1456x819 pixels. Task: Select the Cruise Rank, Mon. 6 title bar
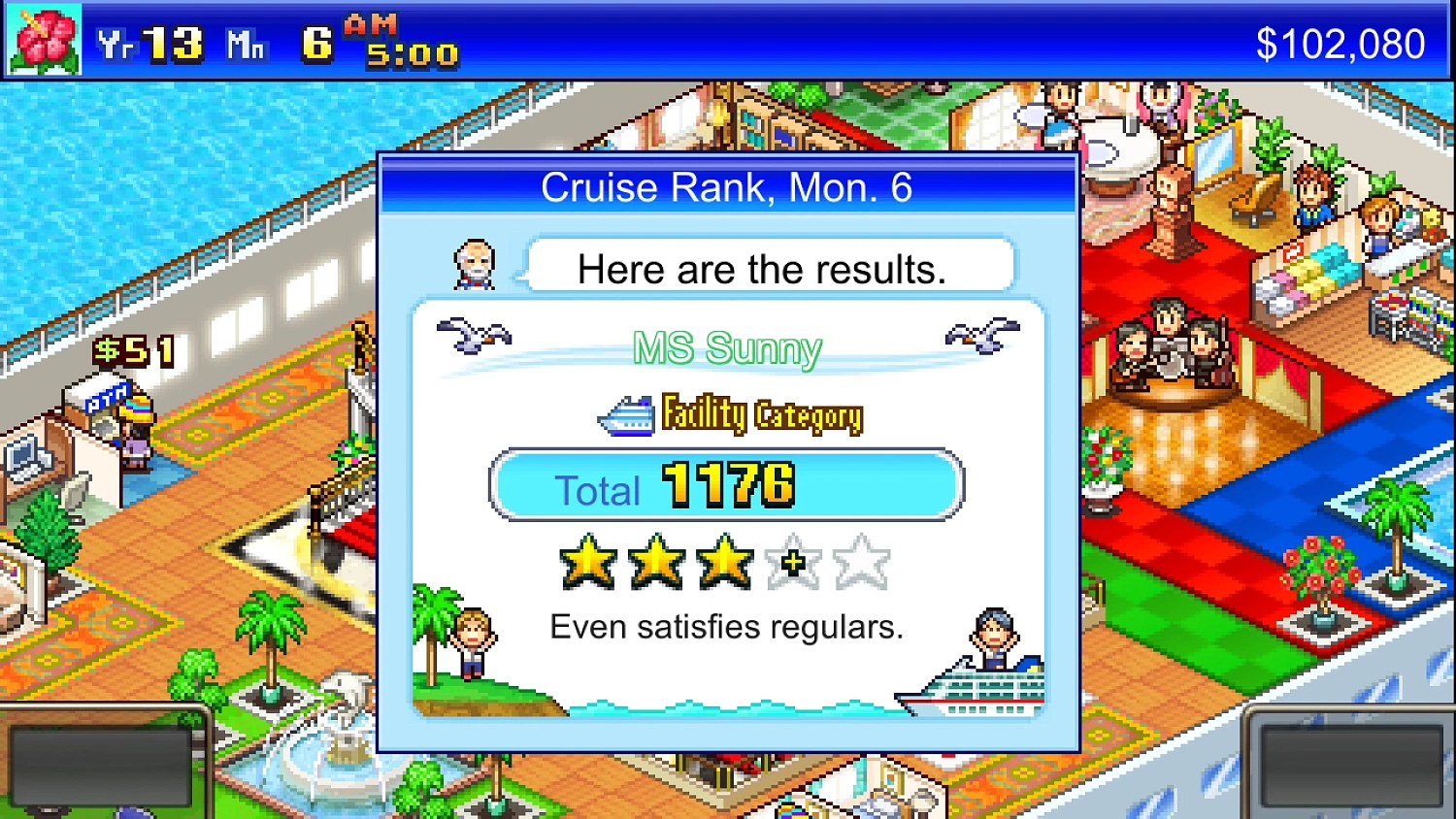click(x=726, y=186)
